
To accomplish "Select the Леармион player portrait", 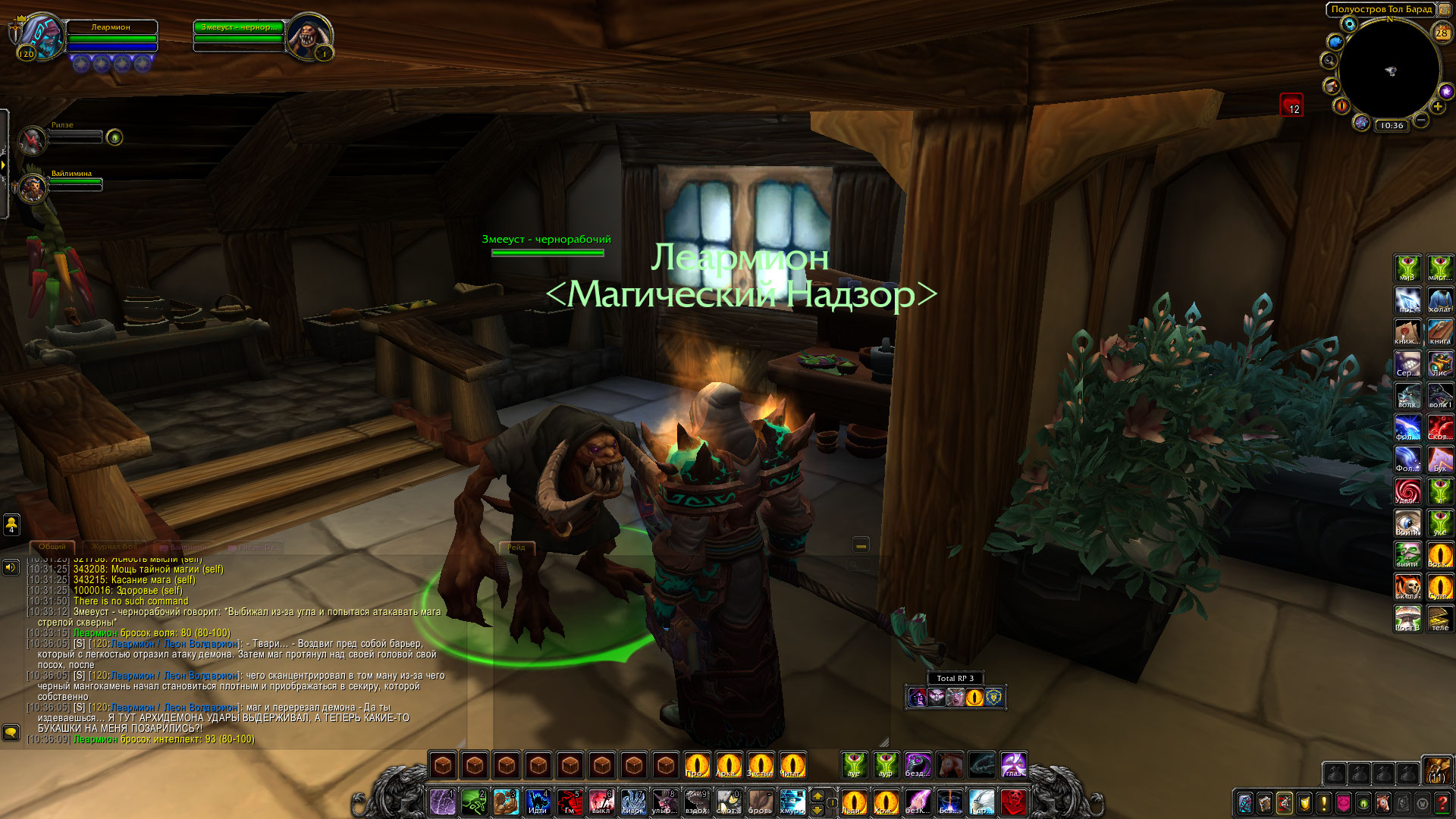I will point(42,35).
